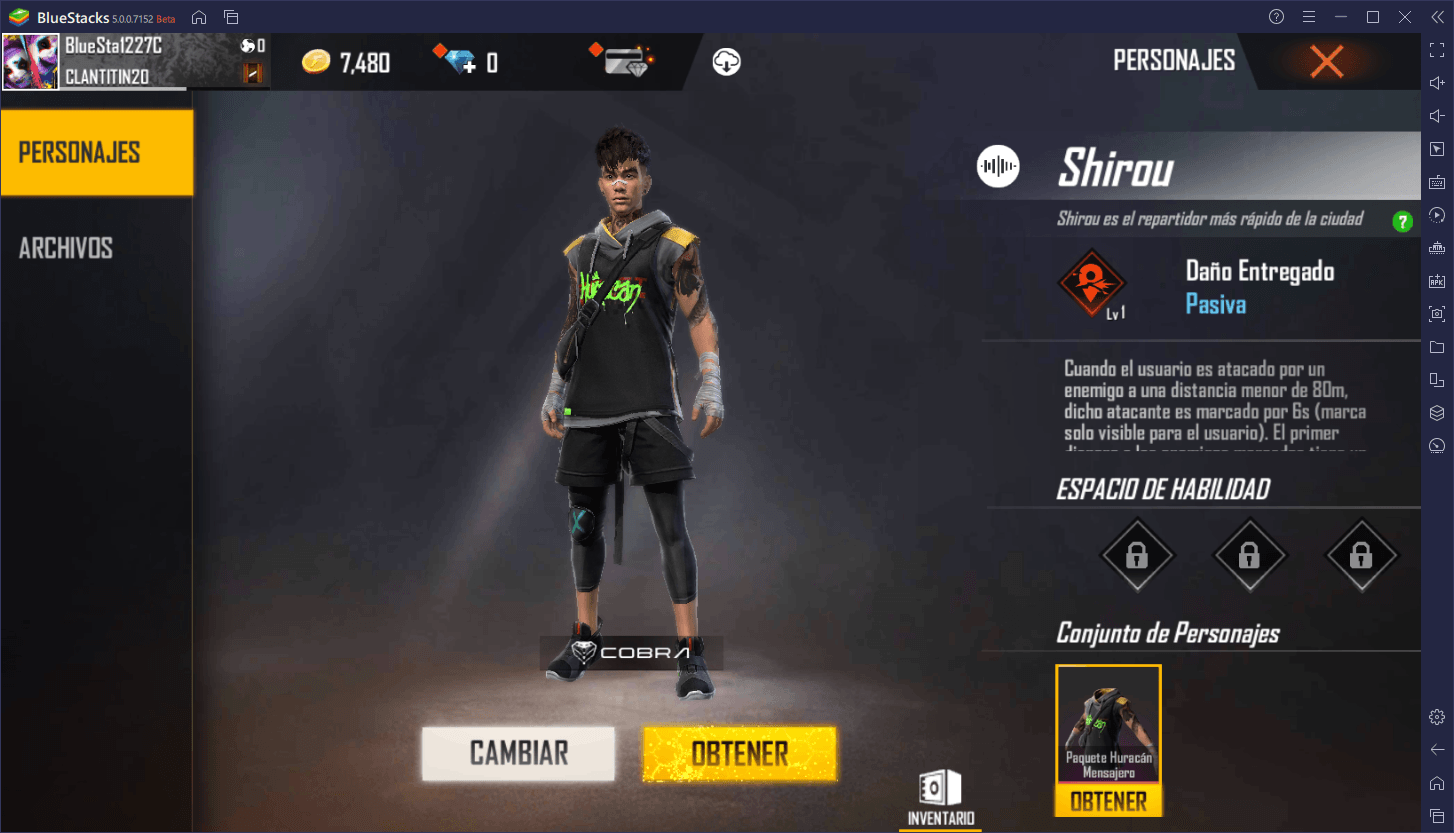Open the Screenshot tool in BlueStacks sidebar
1454x833 pixels.
click(x=1437, y=313)
